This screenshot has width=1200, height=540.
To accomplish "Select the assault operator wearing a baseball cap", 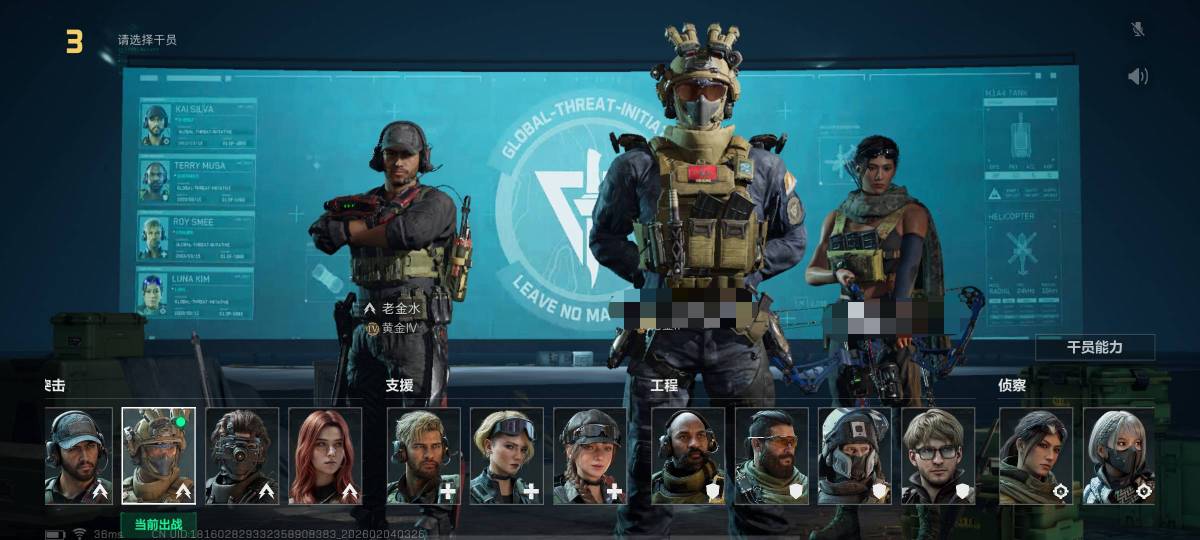I will click(x=78, y=455).
